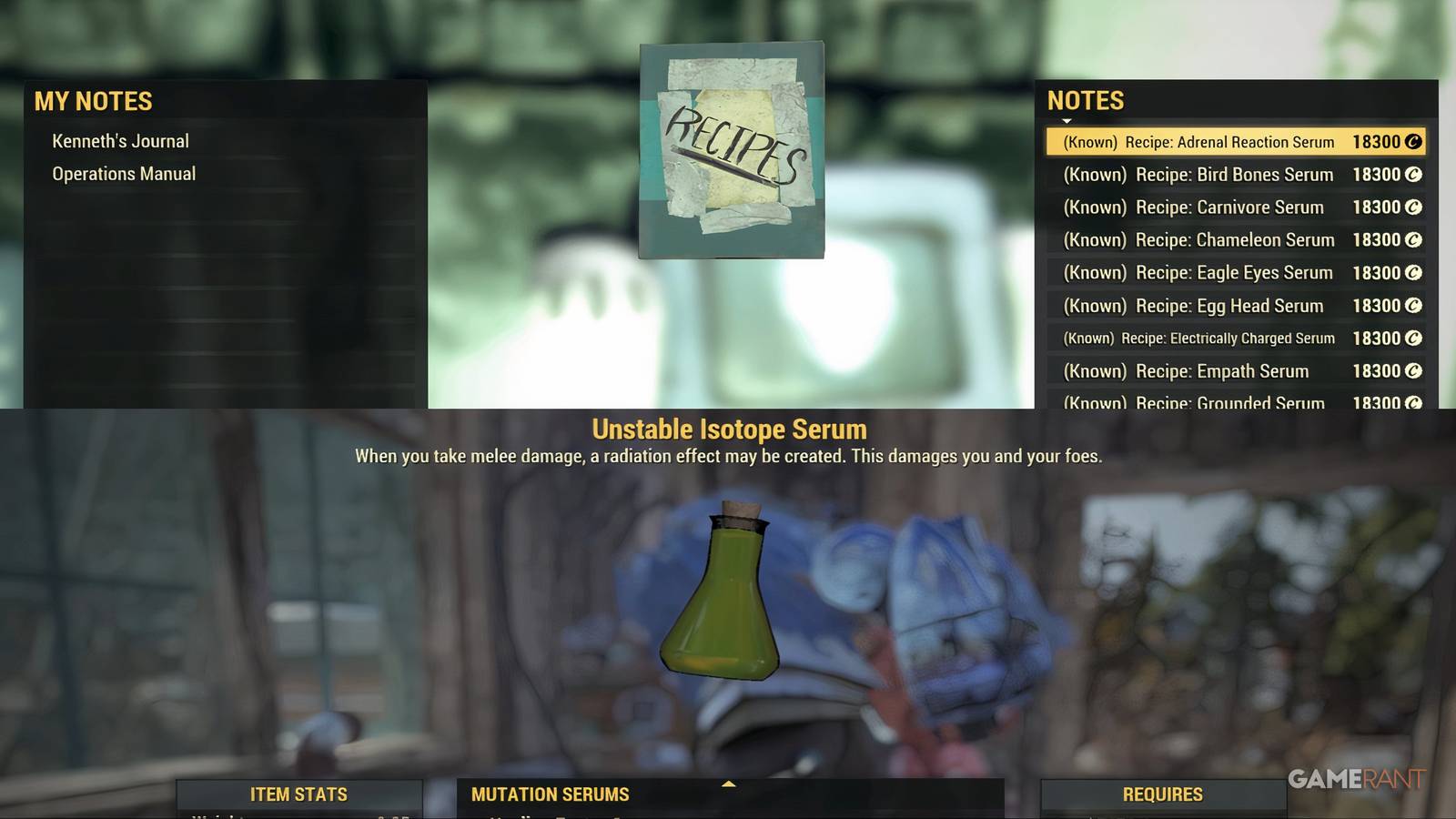The height and width of the screenshot is (819, 1456).
Task: Open the Operations Manual note
Action: [124, 173]
